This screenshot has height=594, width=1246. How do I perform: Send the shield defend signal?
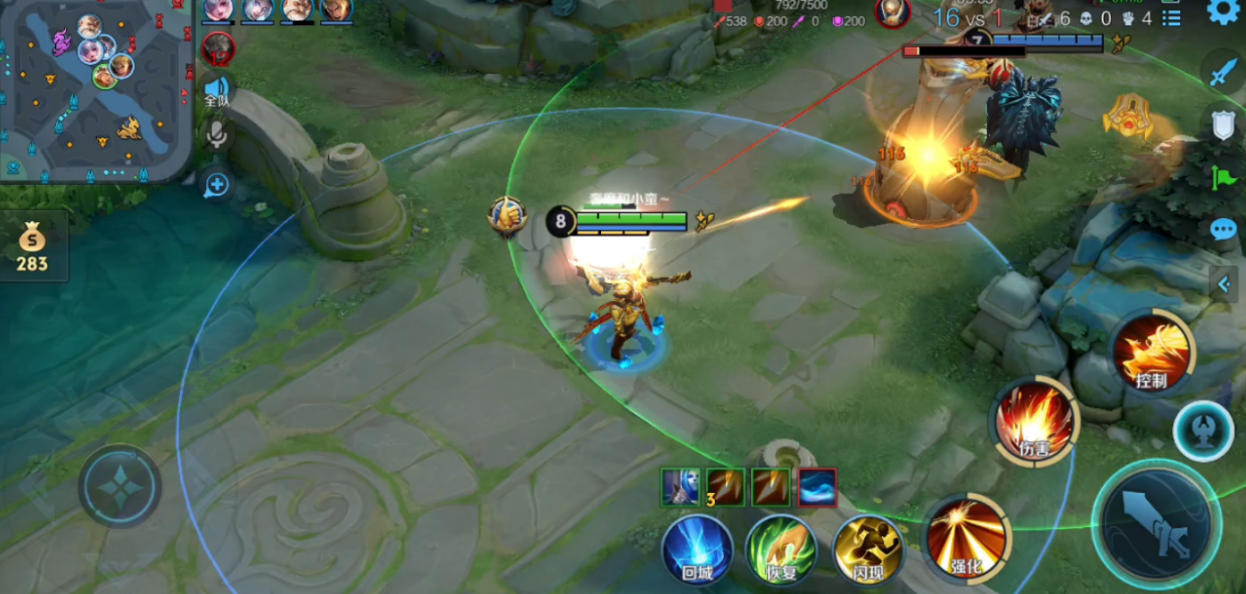point(1224,125)
